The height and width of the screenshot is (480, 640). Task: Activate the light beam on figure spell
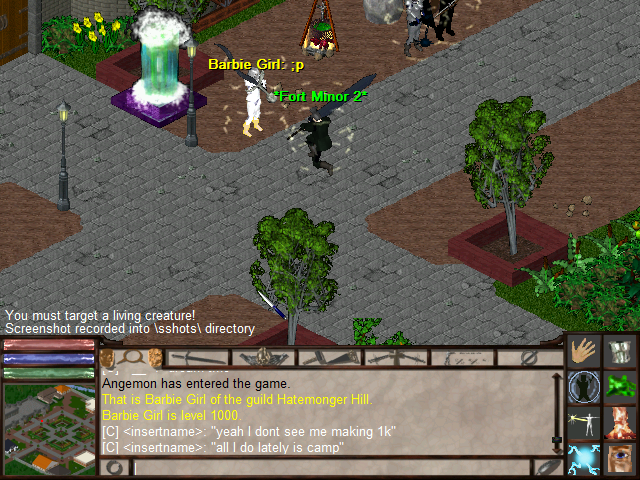584,423
